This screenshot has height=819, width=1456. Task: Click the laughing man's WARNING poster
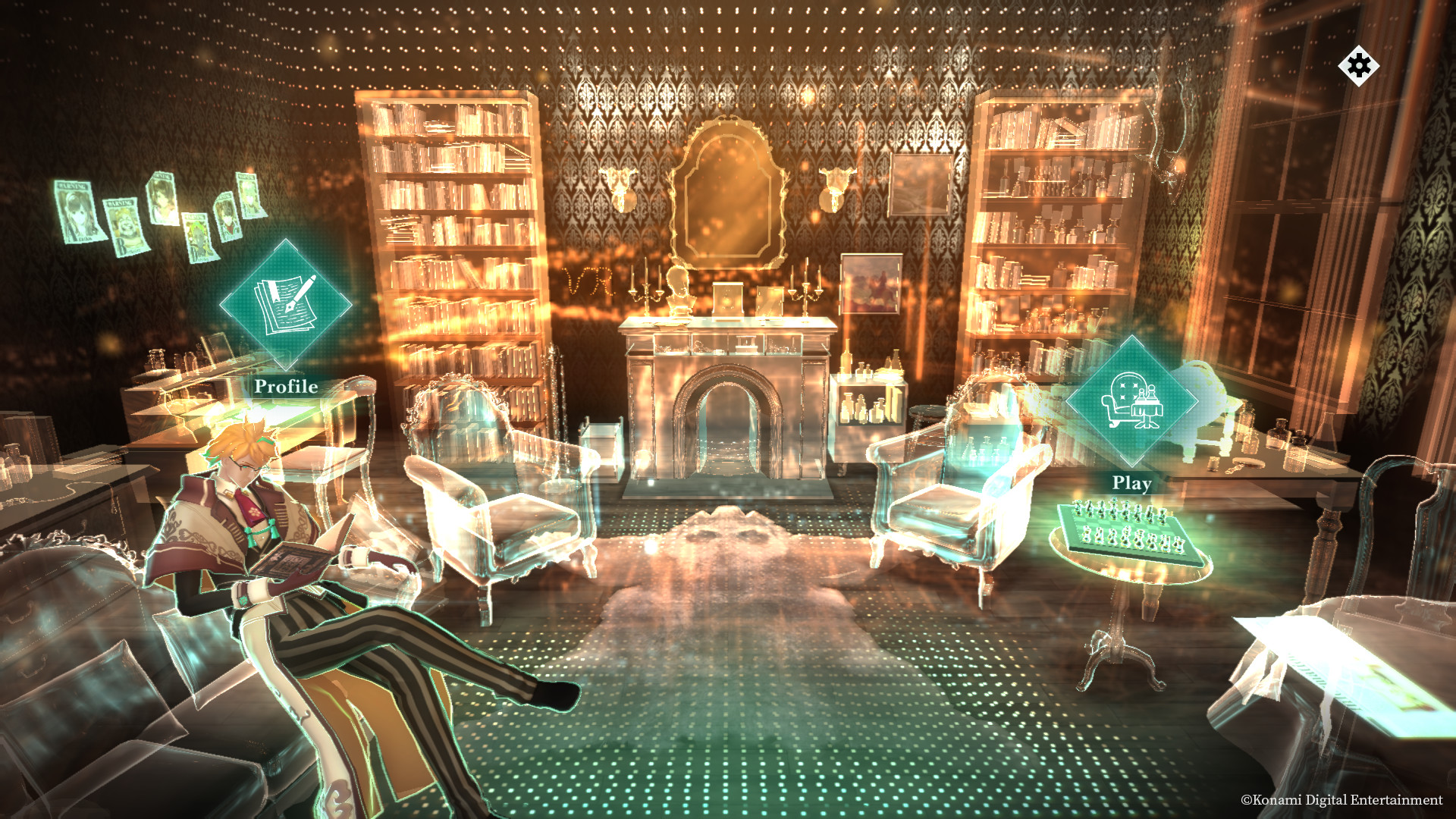coord(124,226)
